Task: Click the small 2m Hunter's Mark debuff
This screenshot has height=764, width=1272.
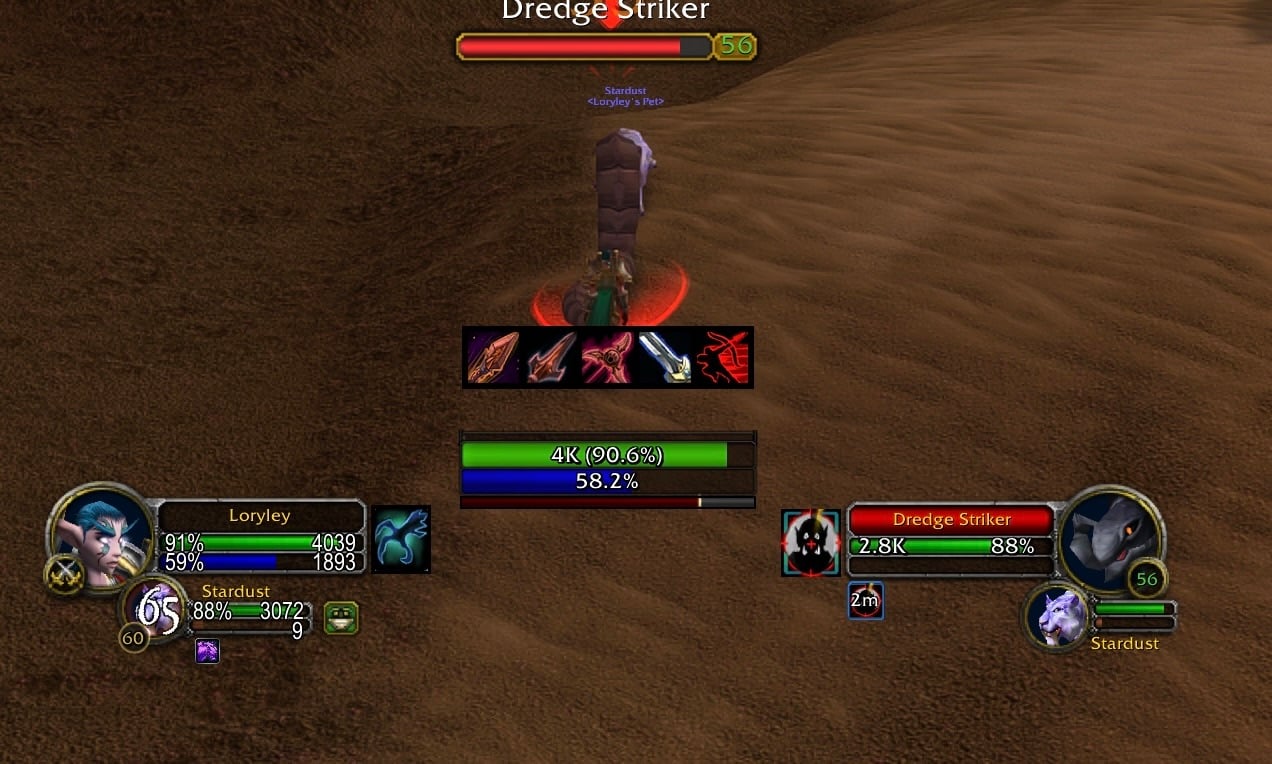Action: point(865,601)
